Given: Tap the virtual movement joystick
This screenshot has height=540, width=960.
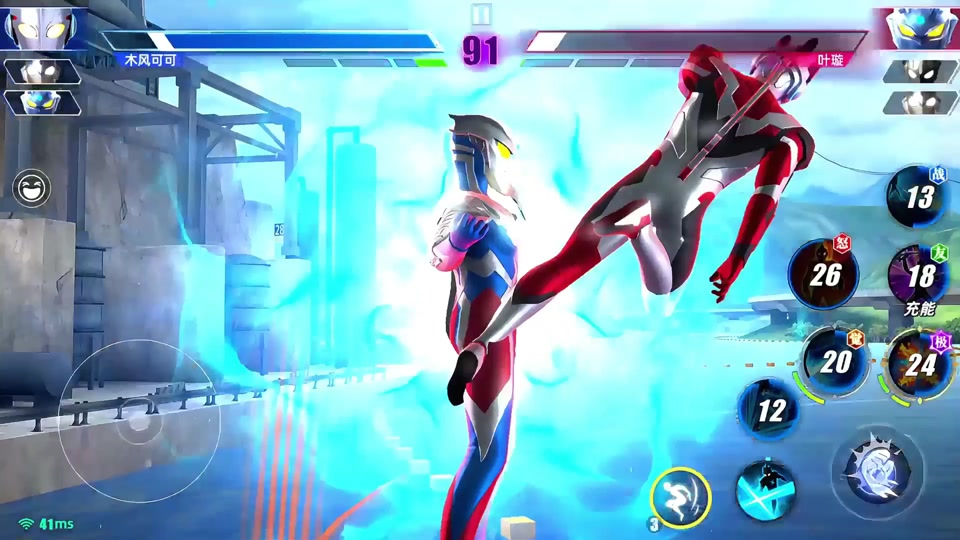Looking at the screenshot, I should click(x=139, y=421).
